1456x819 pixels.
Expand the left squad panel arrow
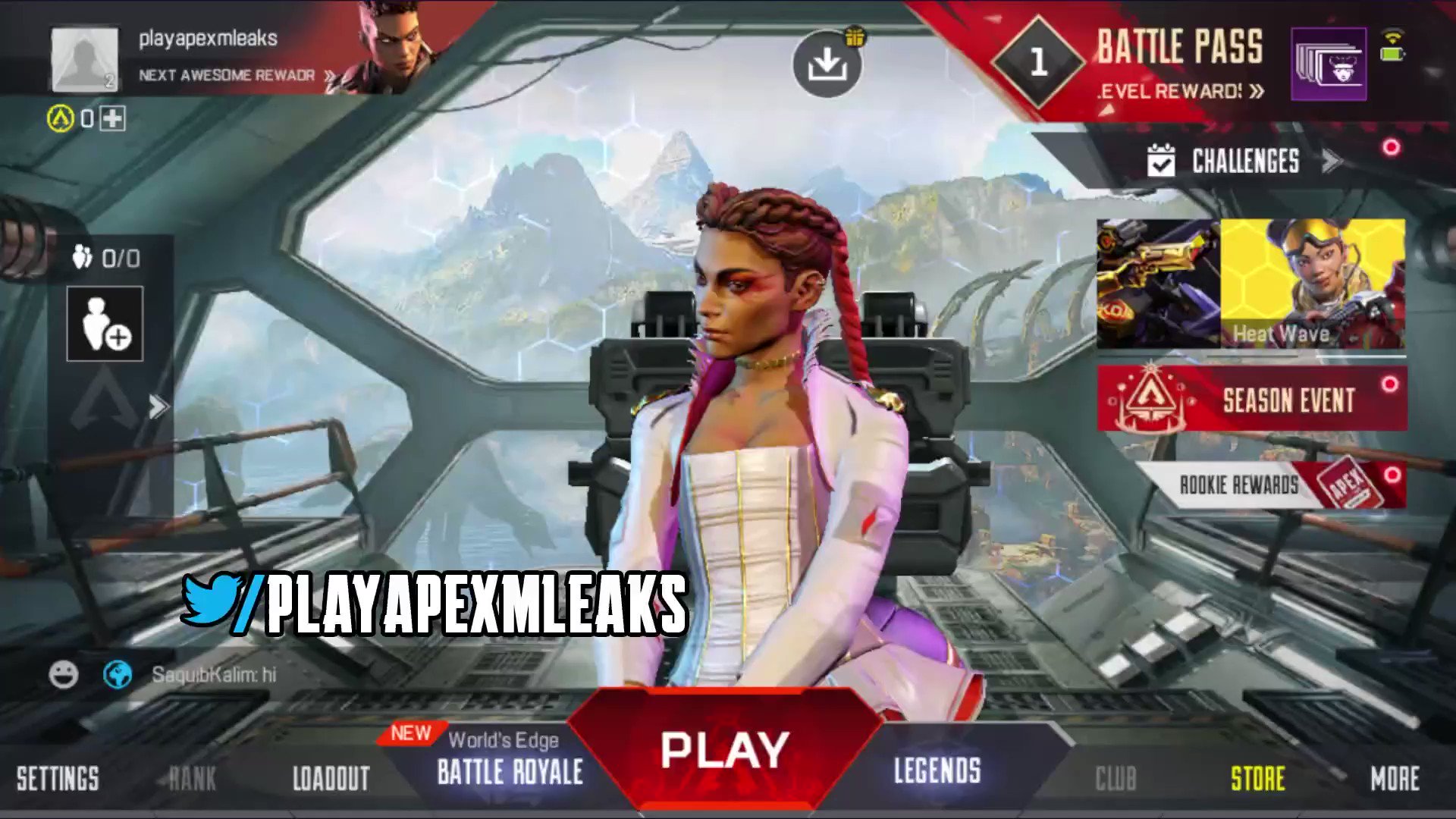pyautogui.click(x=158, y=406)
